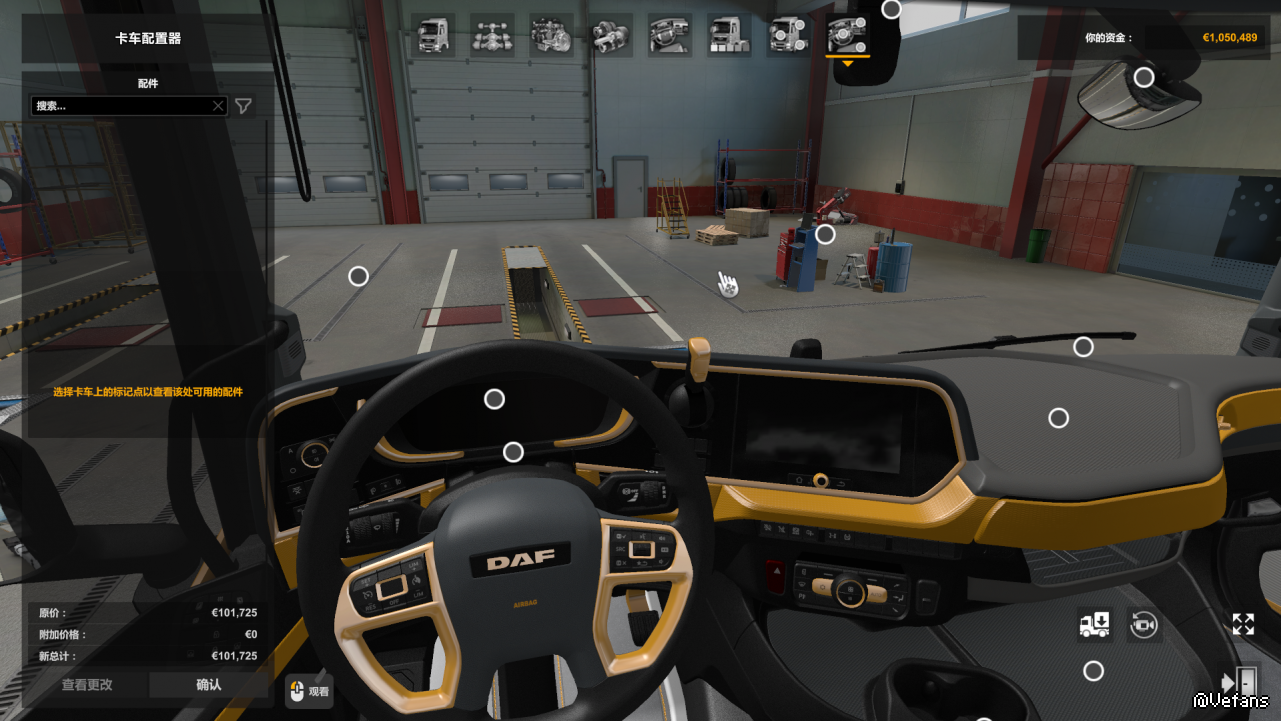Image resolution: width=1281 pixels, height=721 pixels.
Task: Focus the 搜索 parts search field
Action: (x=120, y=106)
